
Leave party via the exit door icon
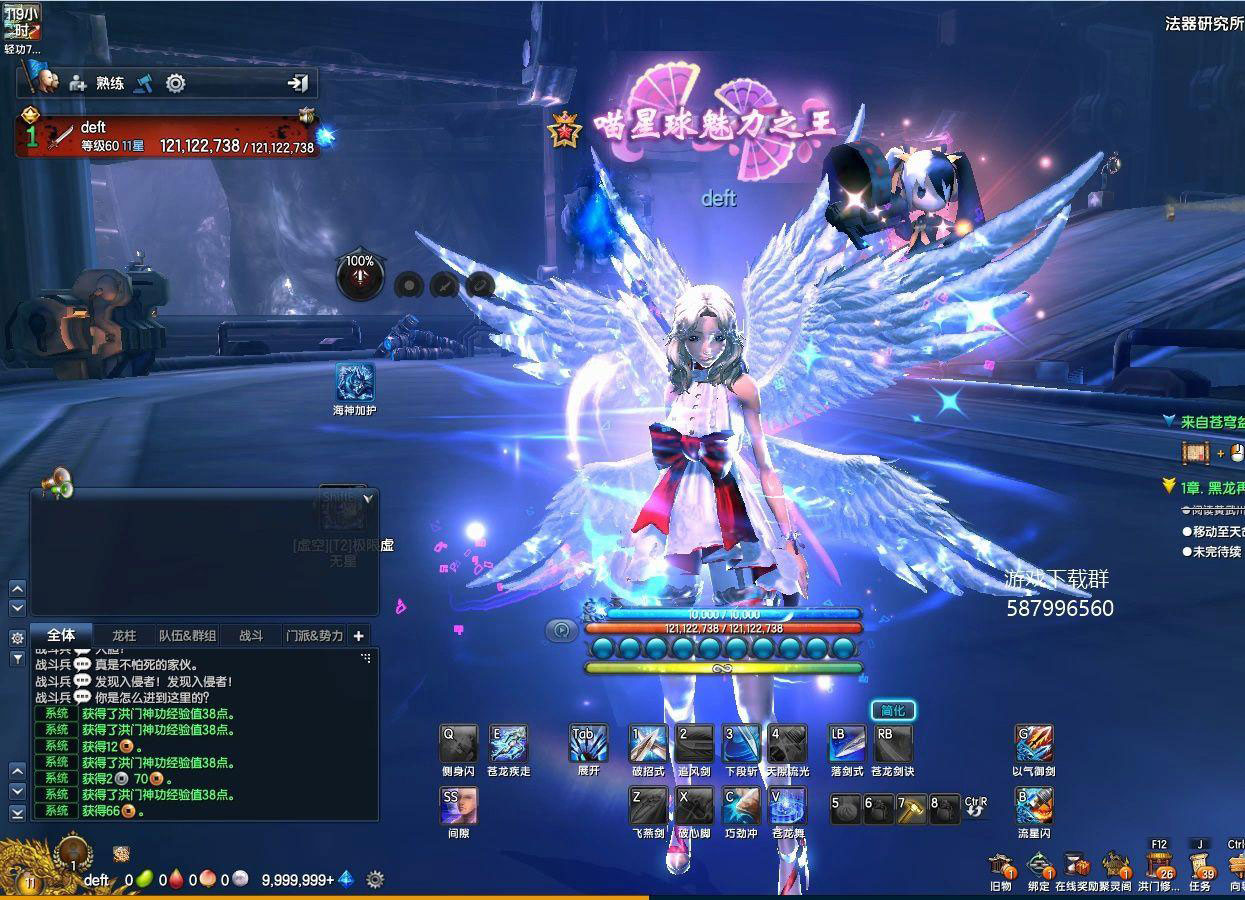298,83
